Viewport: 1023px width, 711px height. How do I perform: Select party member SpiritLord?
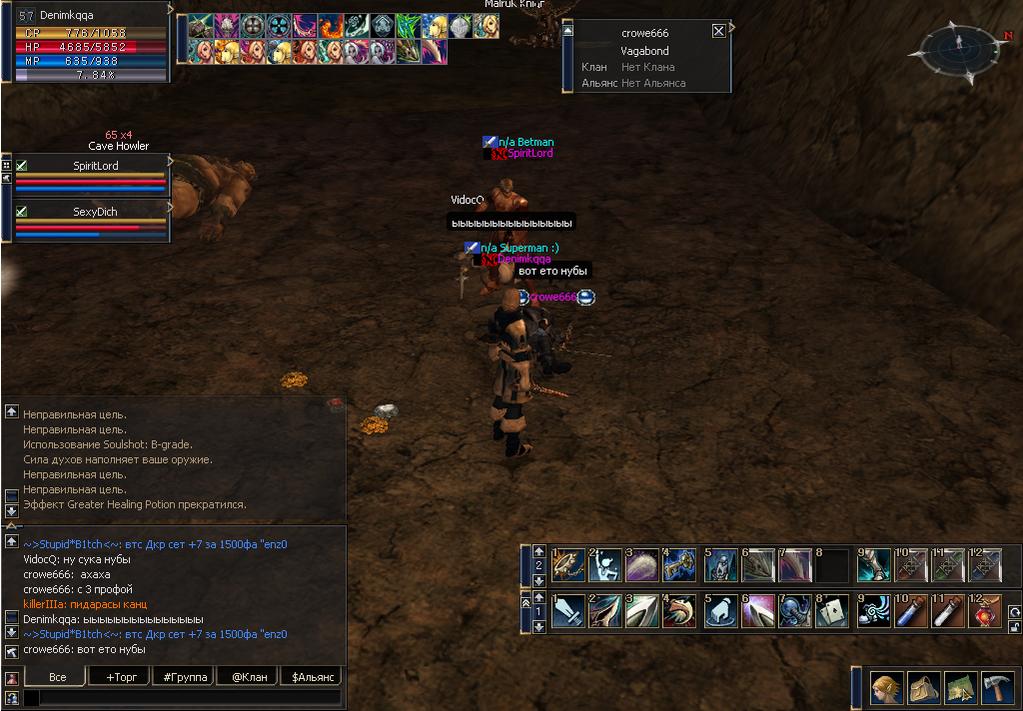point(95,166)
